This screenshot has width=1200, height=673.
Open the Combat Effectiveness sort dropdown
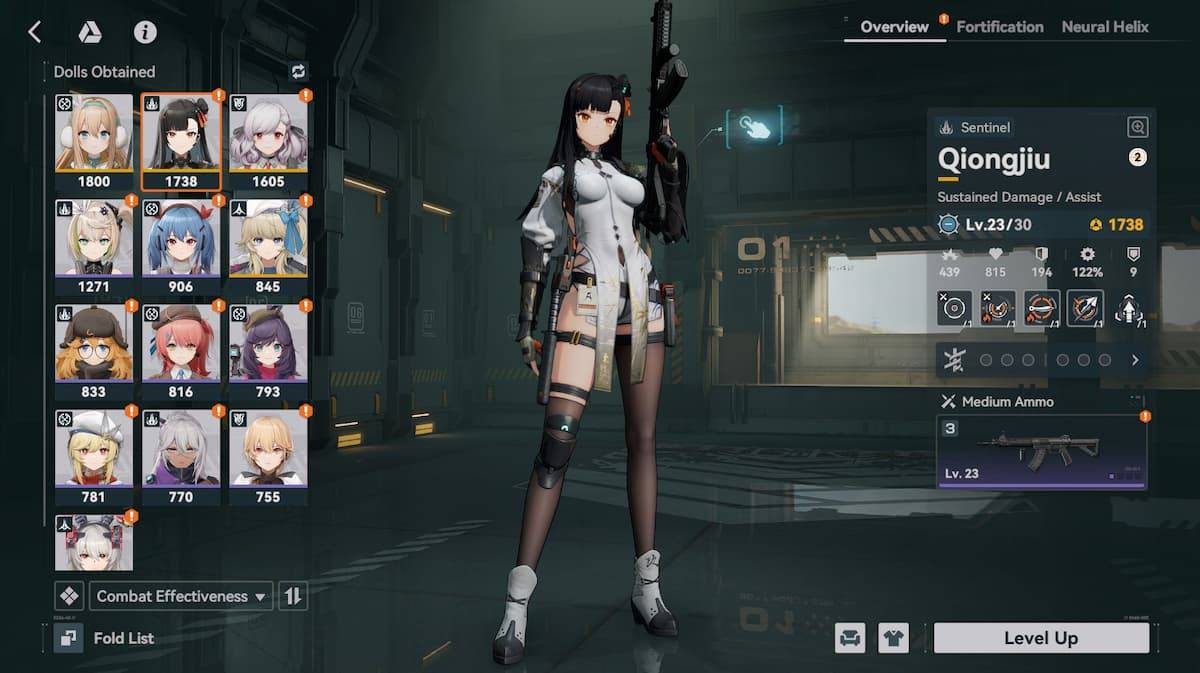181,596
